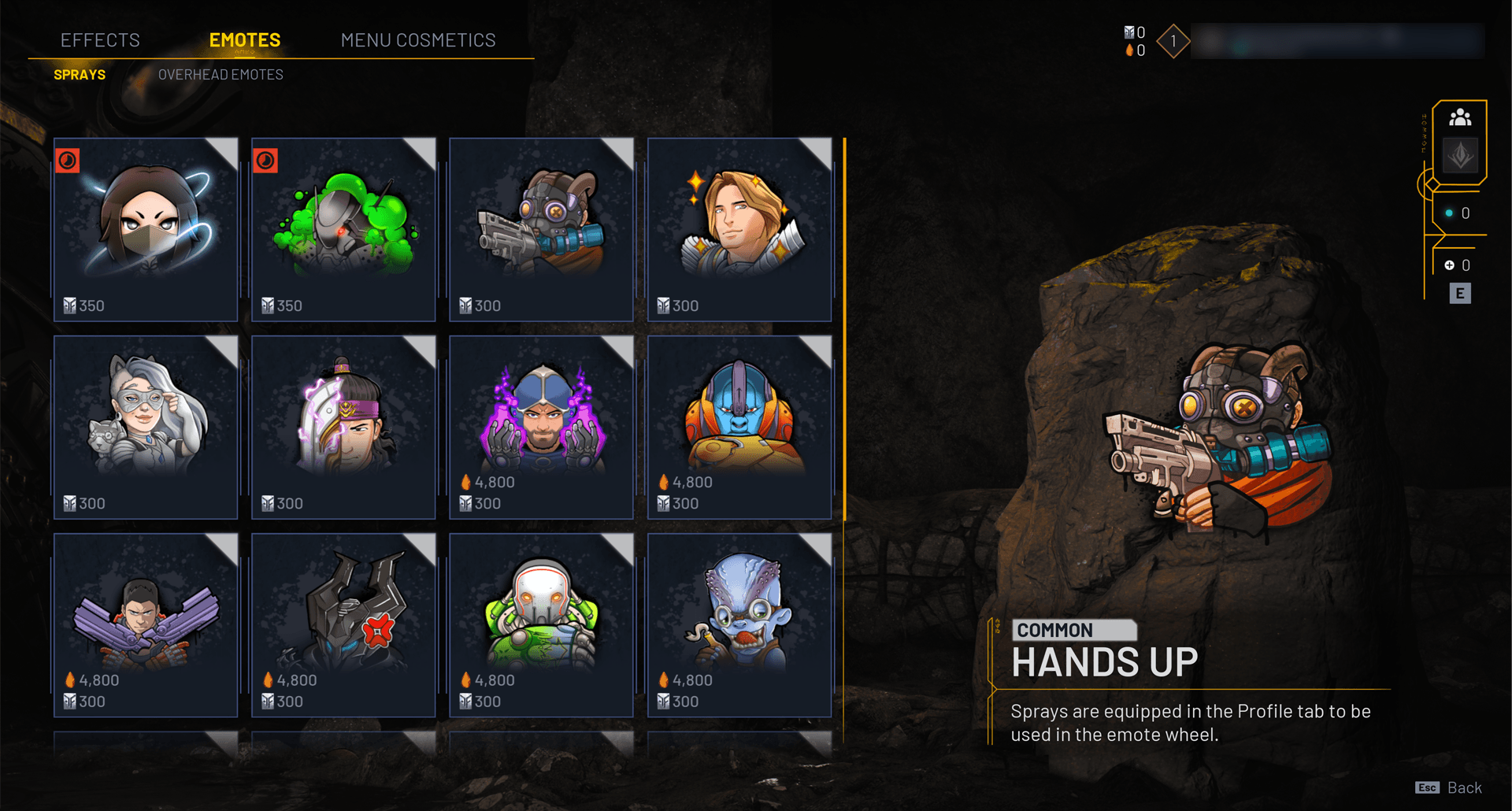Select the horned gas-mask gunner spray
This screenshot has height=811, width=1512.
click(541, 229)
